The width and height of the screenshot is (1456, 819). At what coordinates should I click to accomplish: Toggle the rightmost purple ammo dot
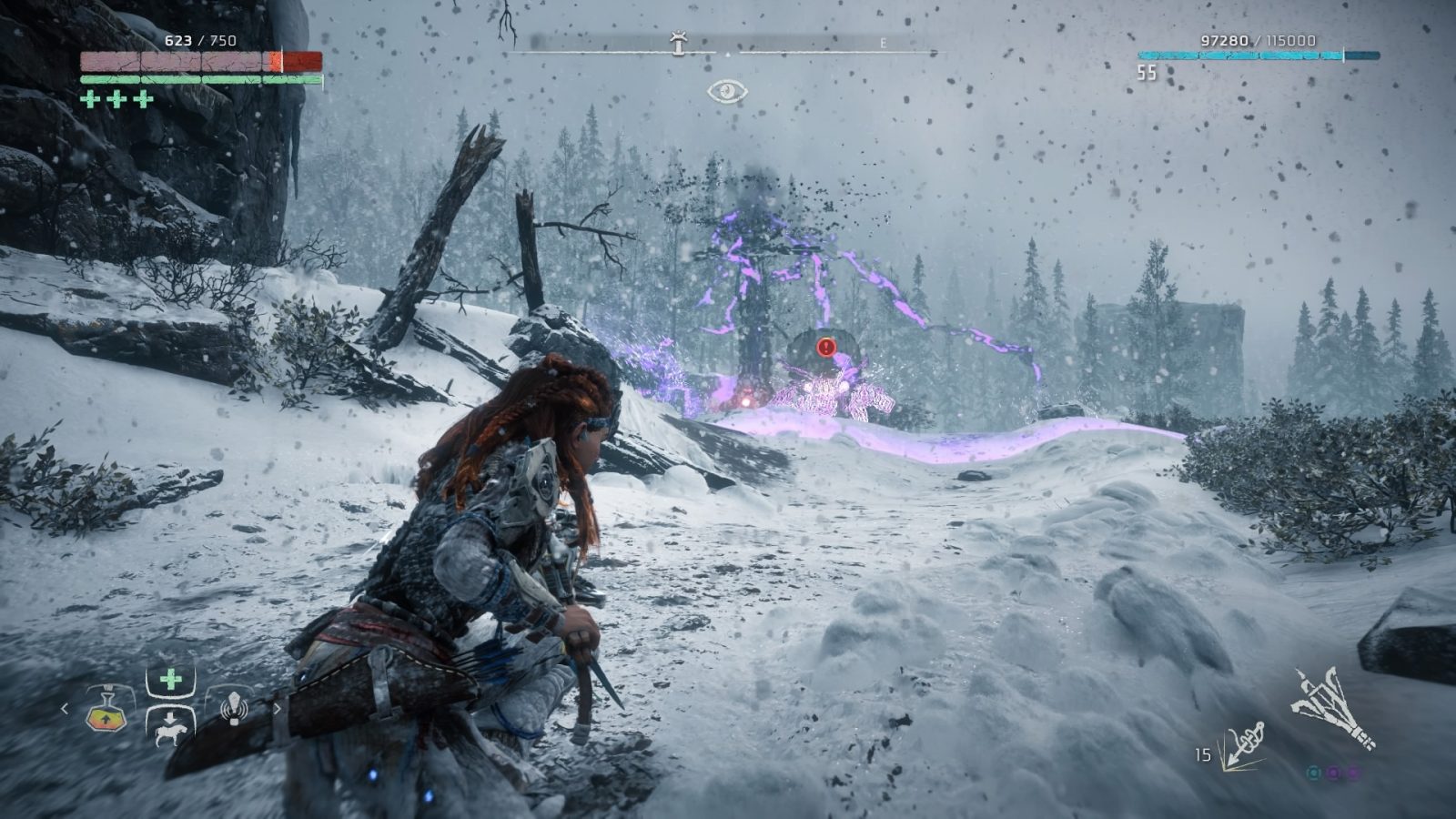coord(1354,773)
